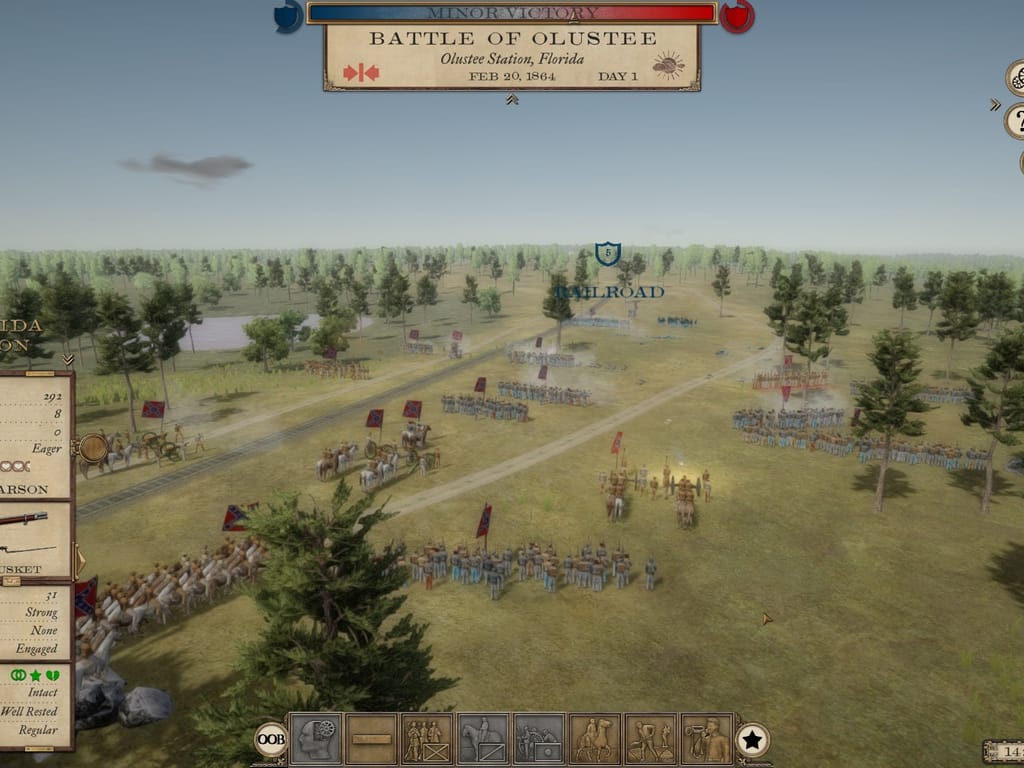
Task: Click the red converging arrows engagement icon
Action: (360, 72)
